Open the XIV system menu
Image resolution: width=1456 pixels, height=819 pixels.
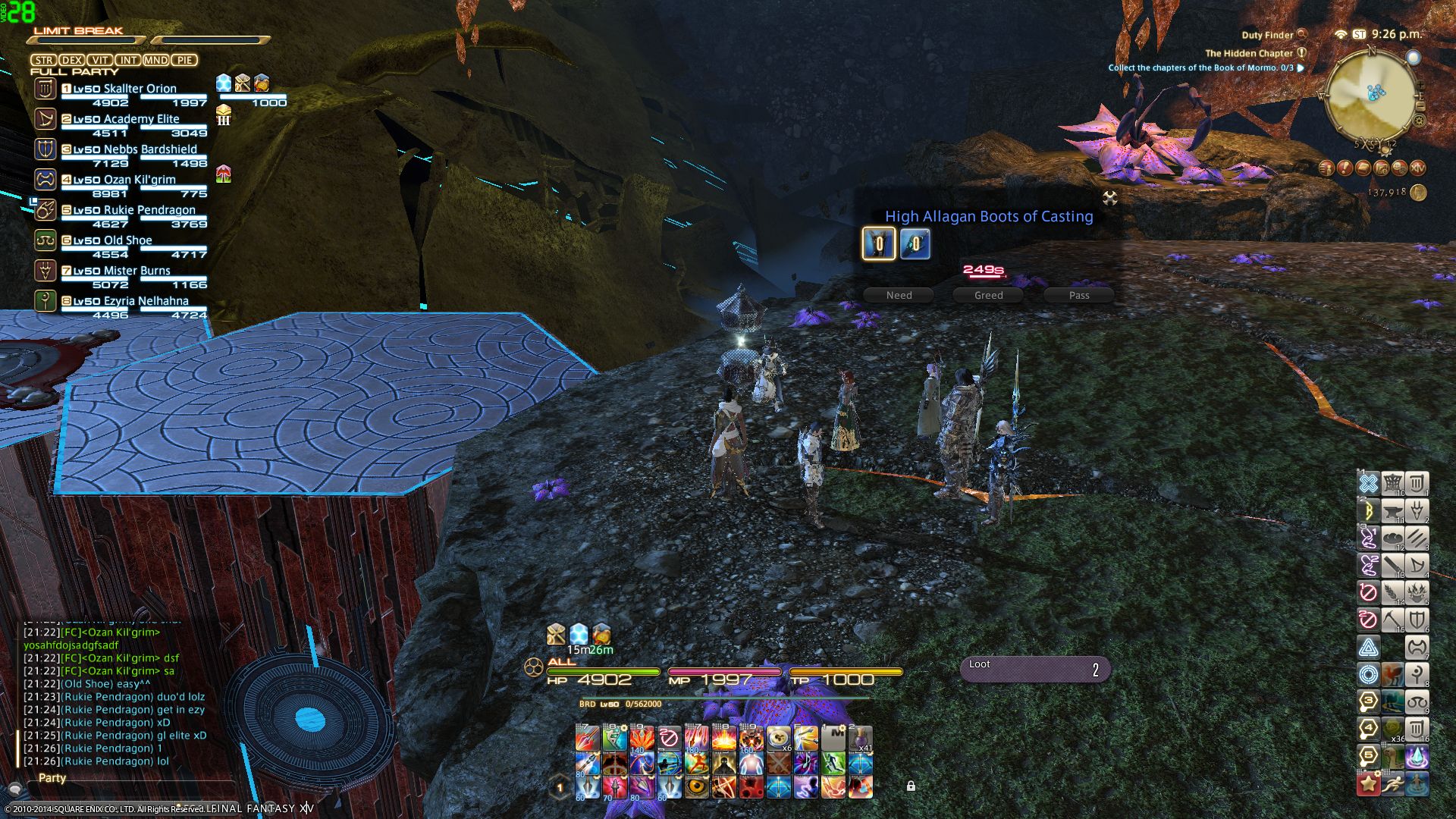coord(1417,168)
